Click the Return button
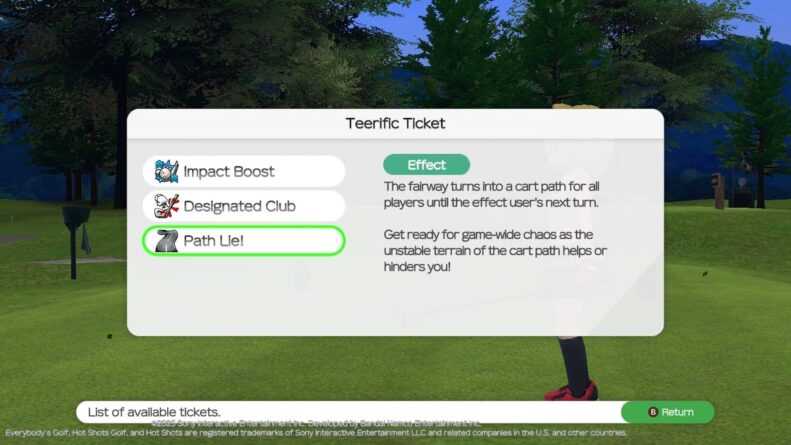791x445 pixels. [667, 412]
